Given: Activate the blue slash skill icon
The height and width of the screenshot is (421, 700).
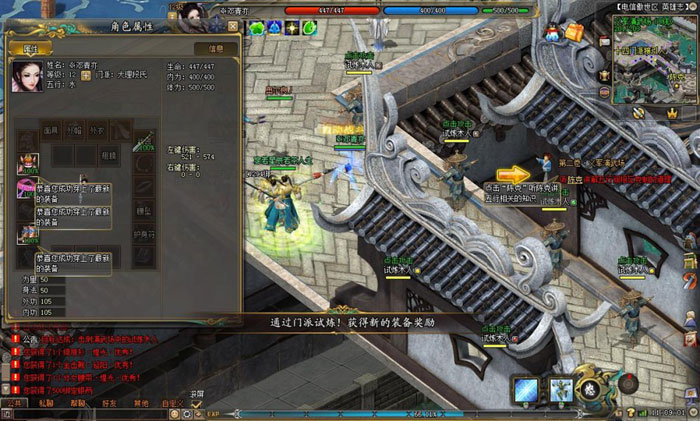Looking at the screenshot, I should point(527,389).
